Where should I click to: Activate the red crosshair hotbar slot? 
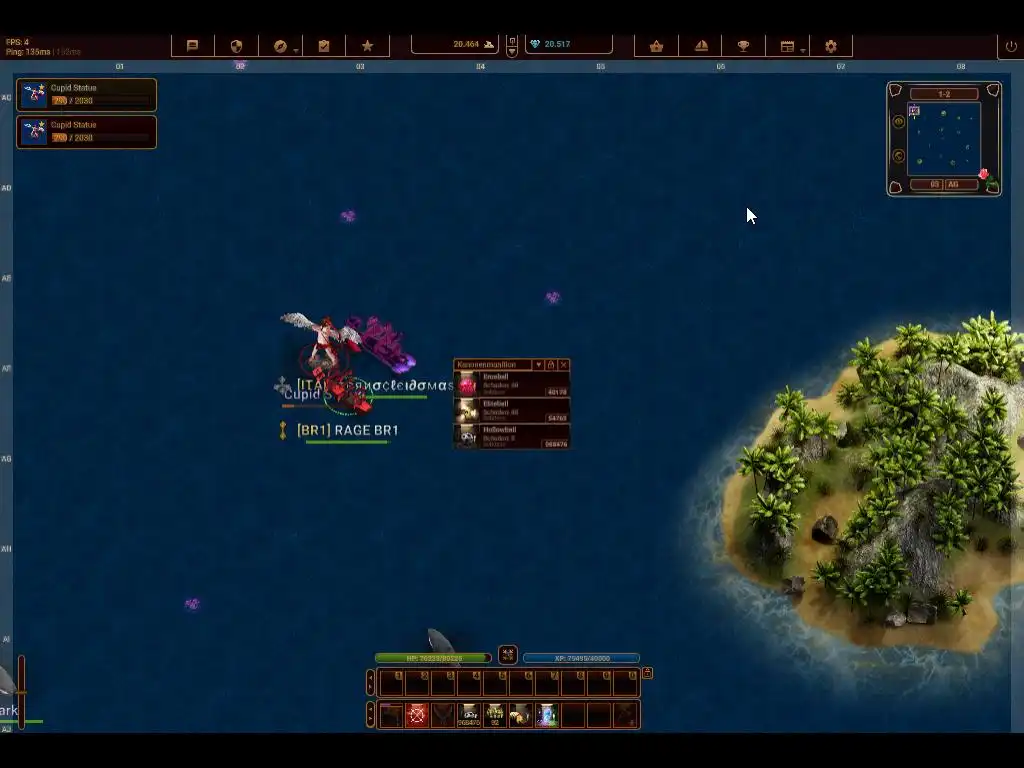tap(417, 715)
